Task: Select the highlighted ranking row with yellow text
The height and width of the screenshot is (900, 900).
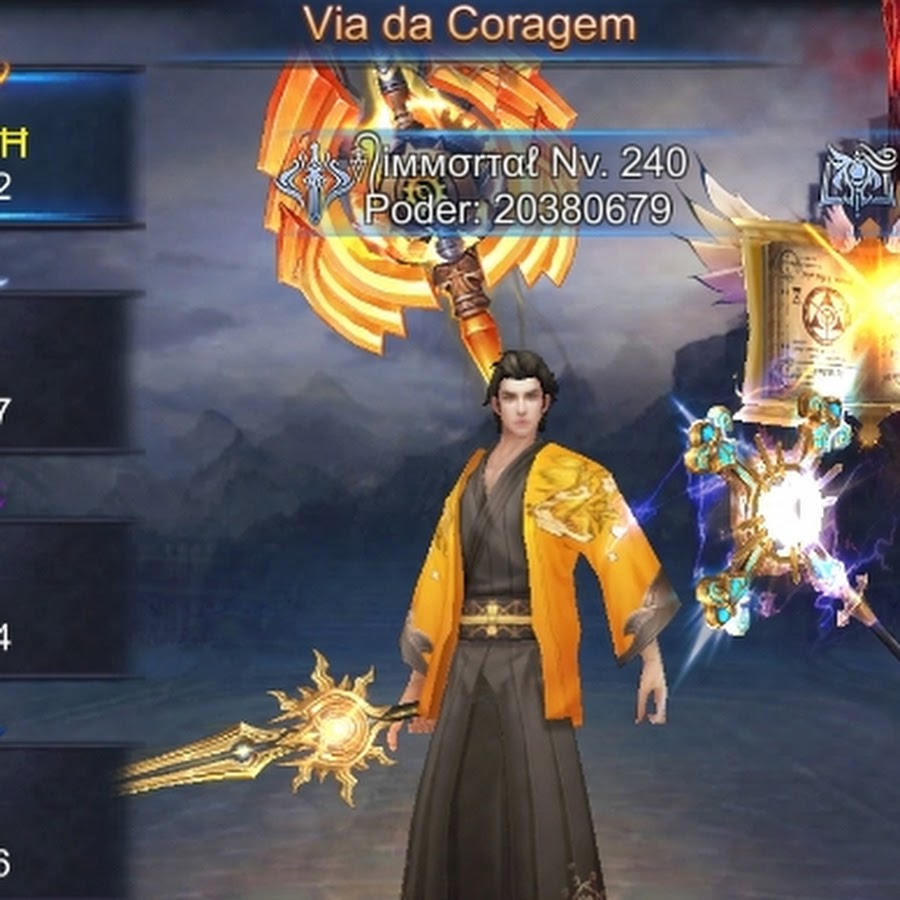Action: (x=65, y=148)
